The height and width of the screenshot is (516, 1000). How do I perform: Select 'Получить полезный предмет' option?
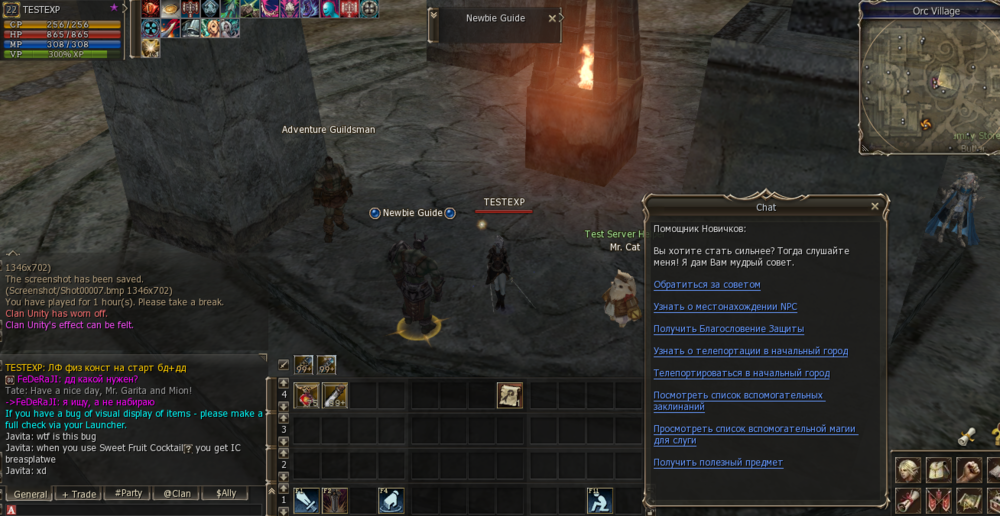tap(718, 463)
